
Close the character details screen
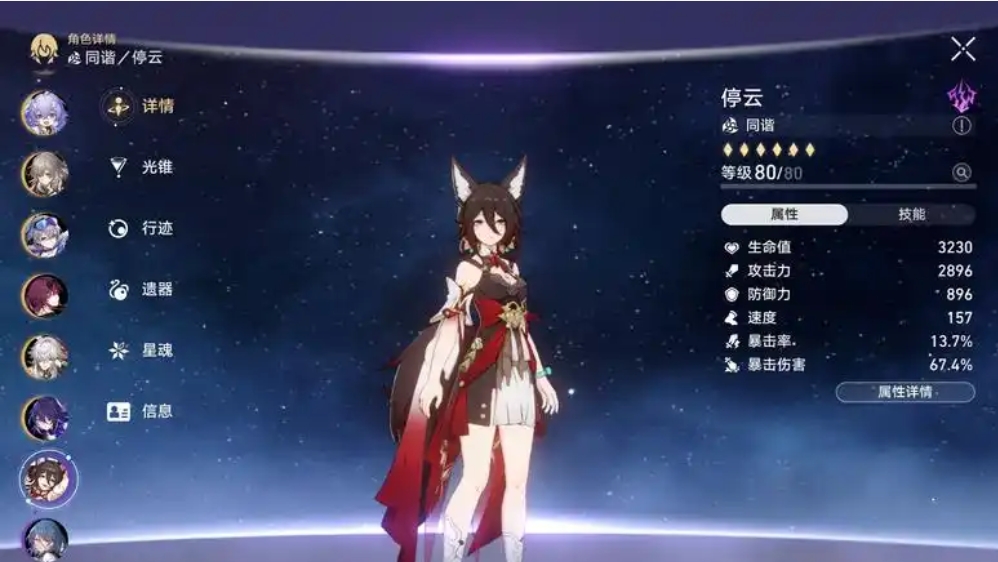click(x=962, y=49)
